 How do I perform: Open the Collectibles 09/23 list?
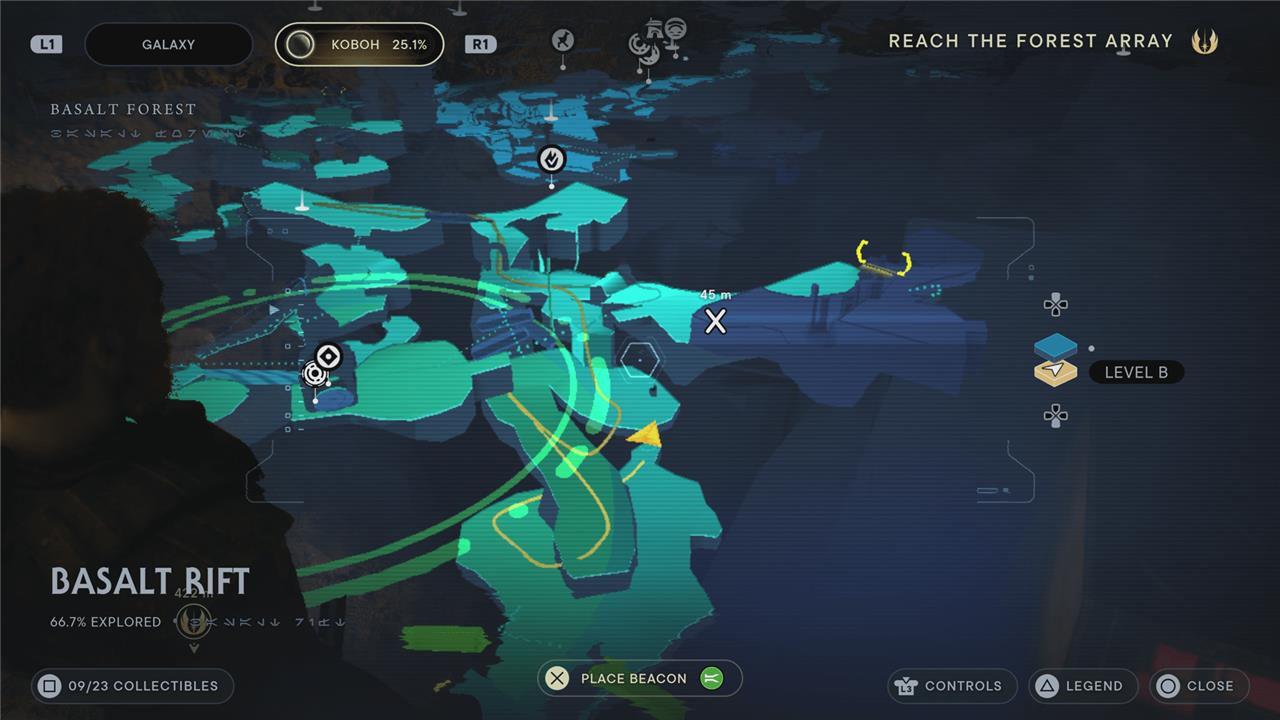point(131,686)
